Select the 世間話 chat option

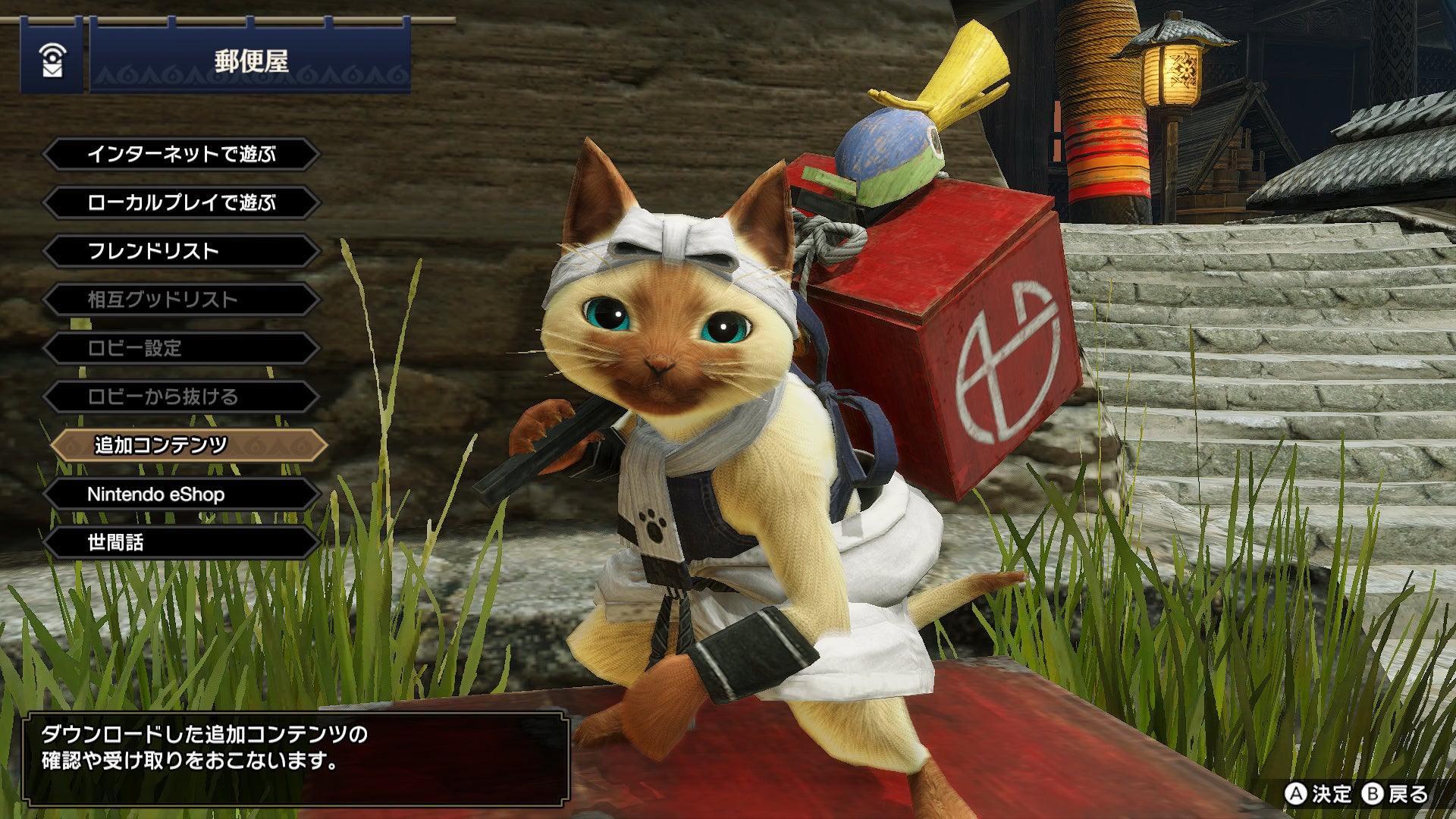click(x=181, y=542)
